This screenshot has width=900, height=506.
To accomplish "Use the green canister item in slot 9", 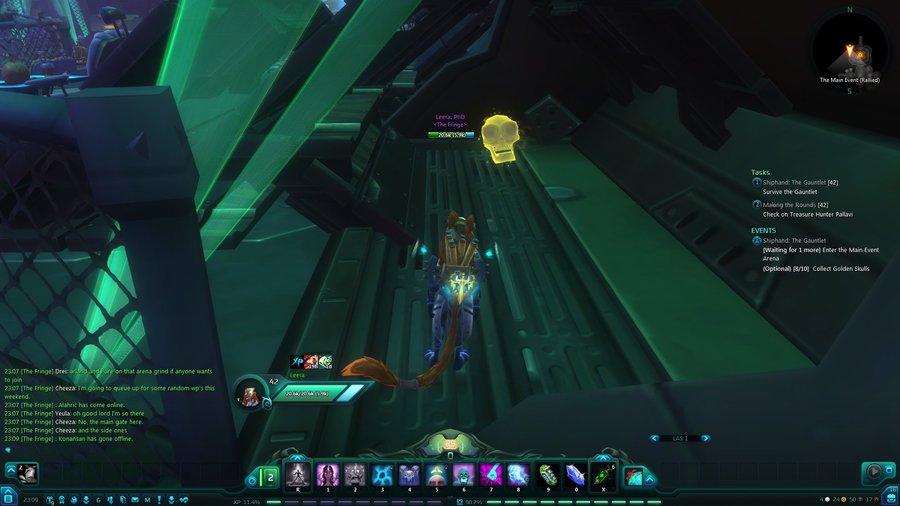I will pyautogui.click(x=546, y=474).
